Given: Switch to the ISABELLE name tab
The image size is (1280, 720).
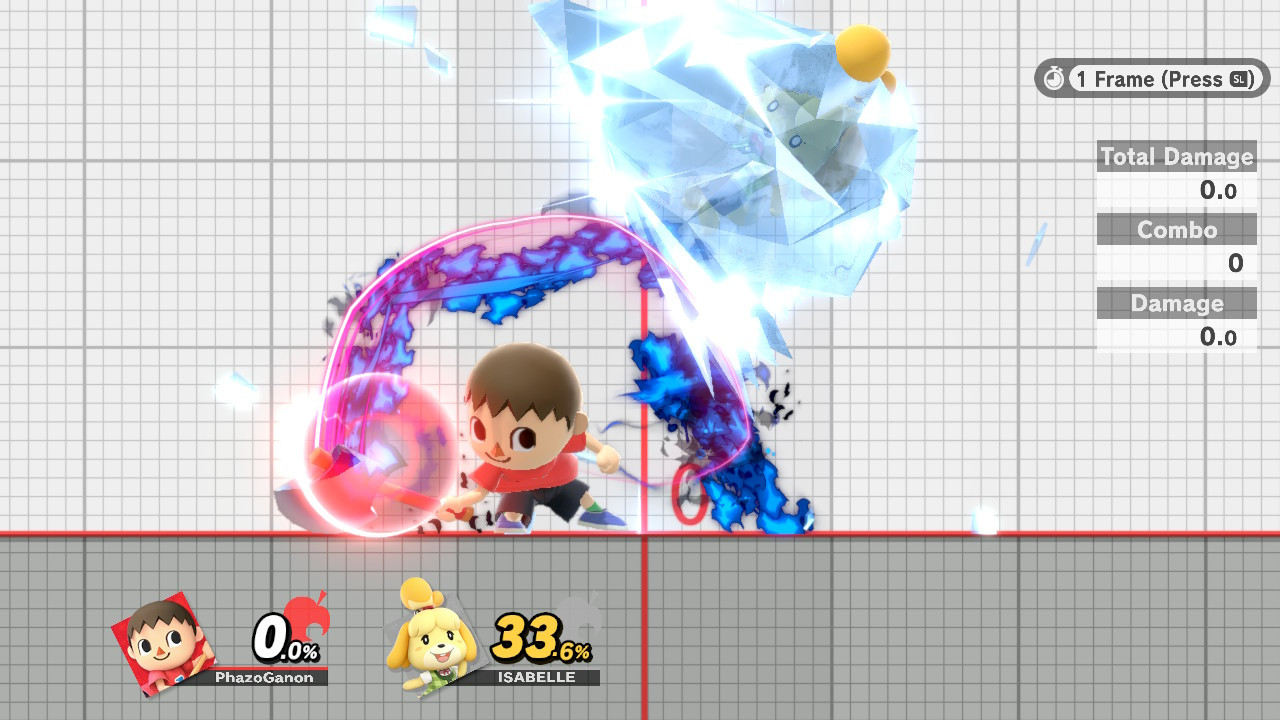Looking at the screenshot, I should [x=538, y=676].
